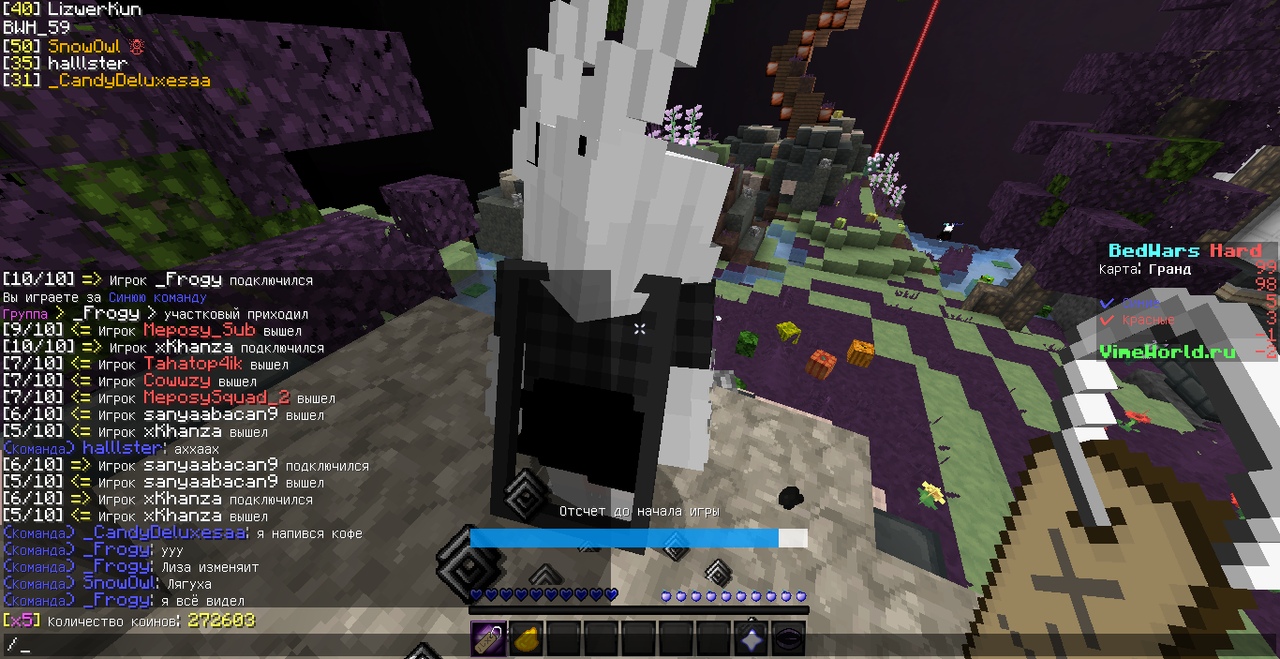Select the nether star hotbar slot
The image size is (1280, 659).
(x=752, y=638)
